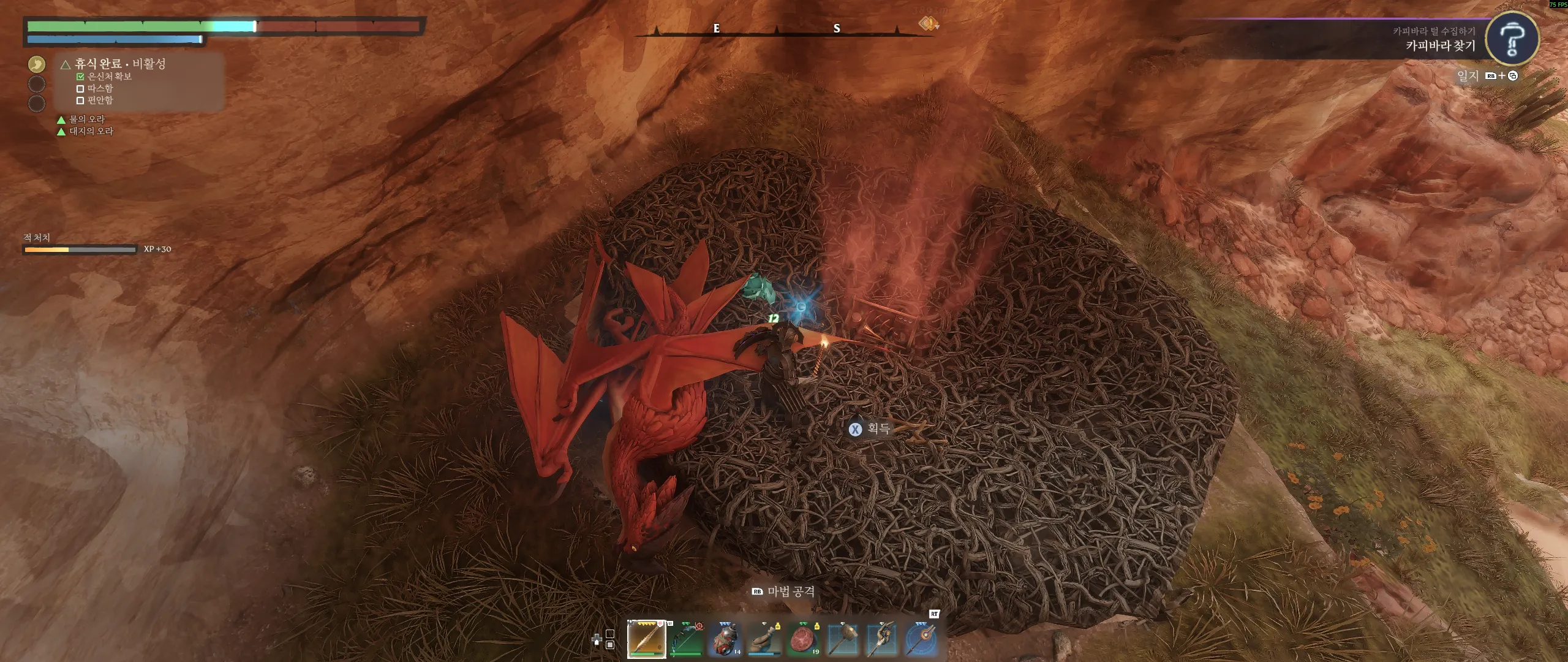Screen dimensions: 1568x662
Task: Select the 대지의 오라 buff entry
Action: 91,131
